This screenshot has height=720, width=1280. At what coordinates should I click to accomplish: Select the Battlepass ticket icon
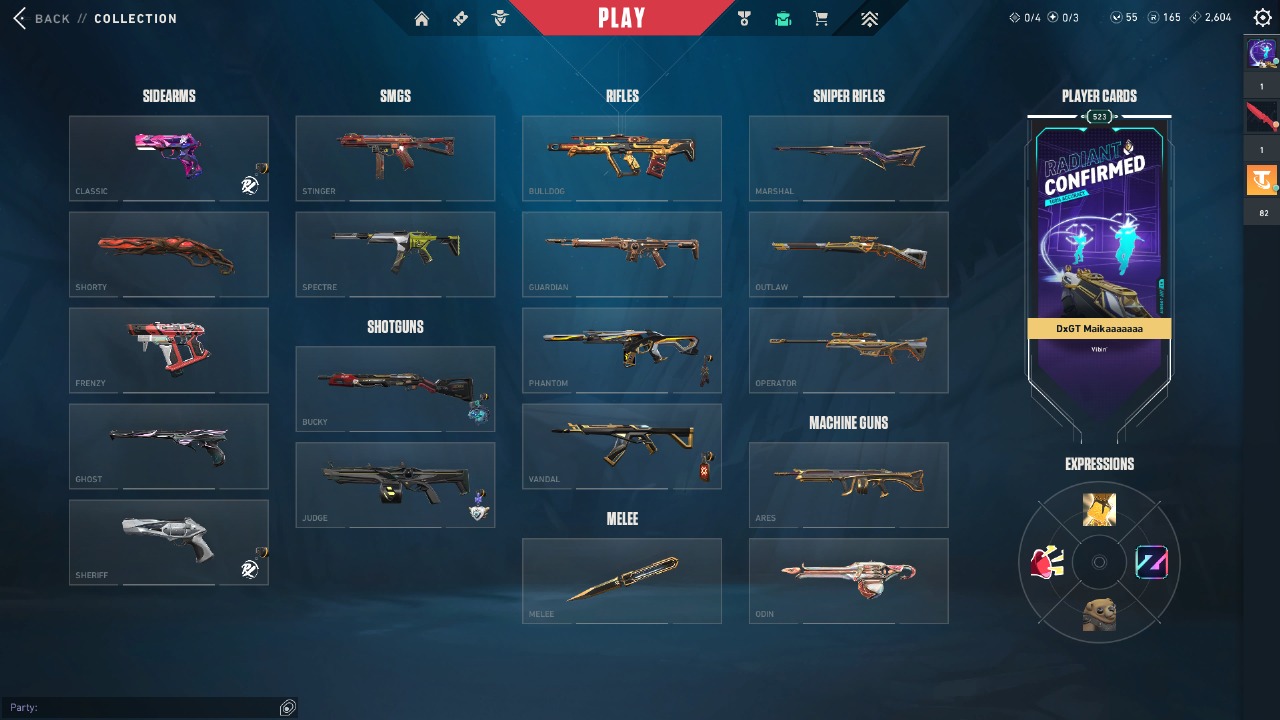click(x=461, y=18)
